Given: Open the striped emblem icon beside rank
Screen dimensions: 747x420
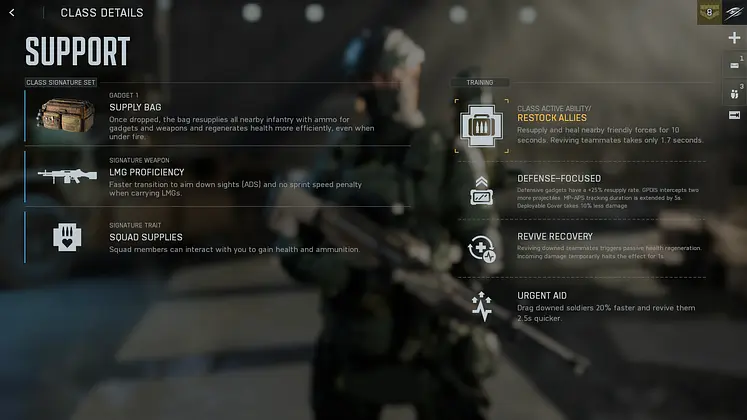Looking at the screenshot, I should point(735,13).
